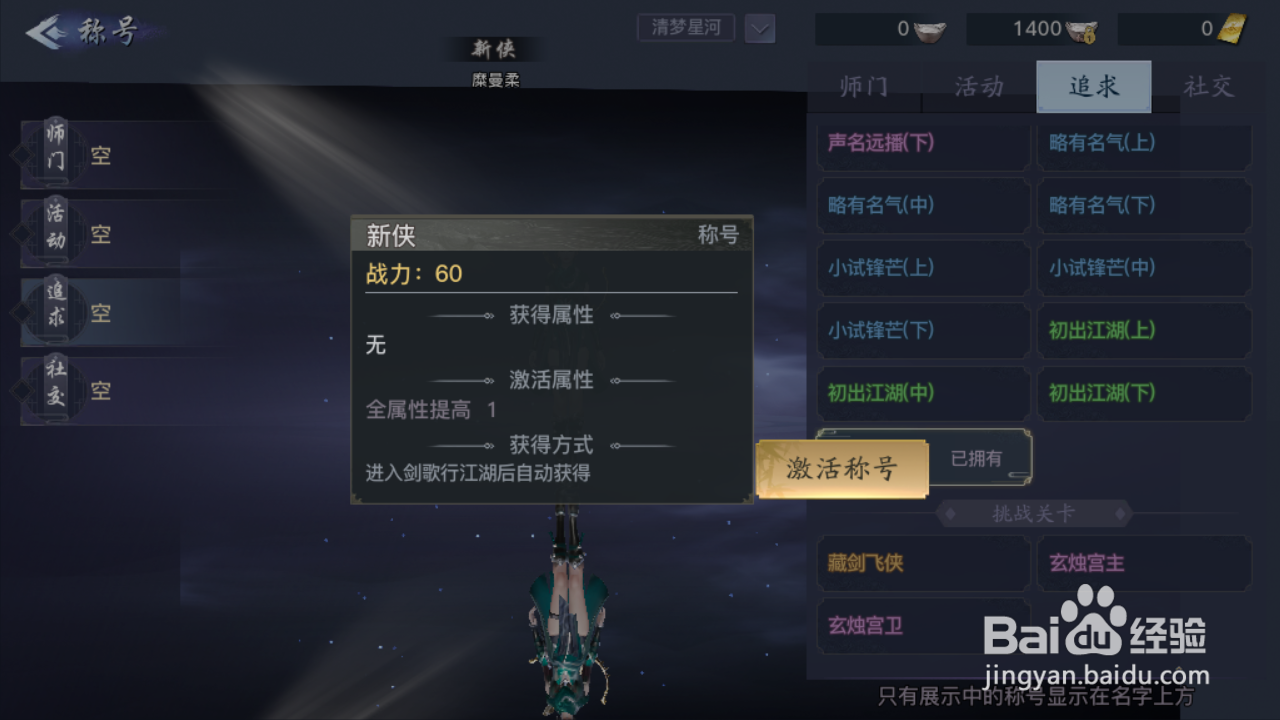Click the locked pouch showing 1400
This screenshot has width=1280, height=720.
coord(1083,28)
